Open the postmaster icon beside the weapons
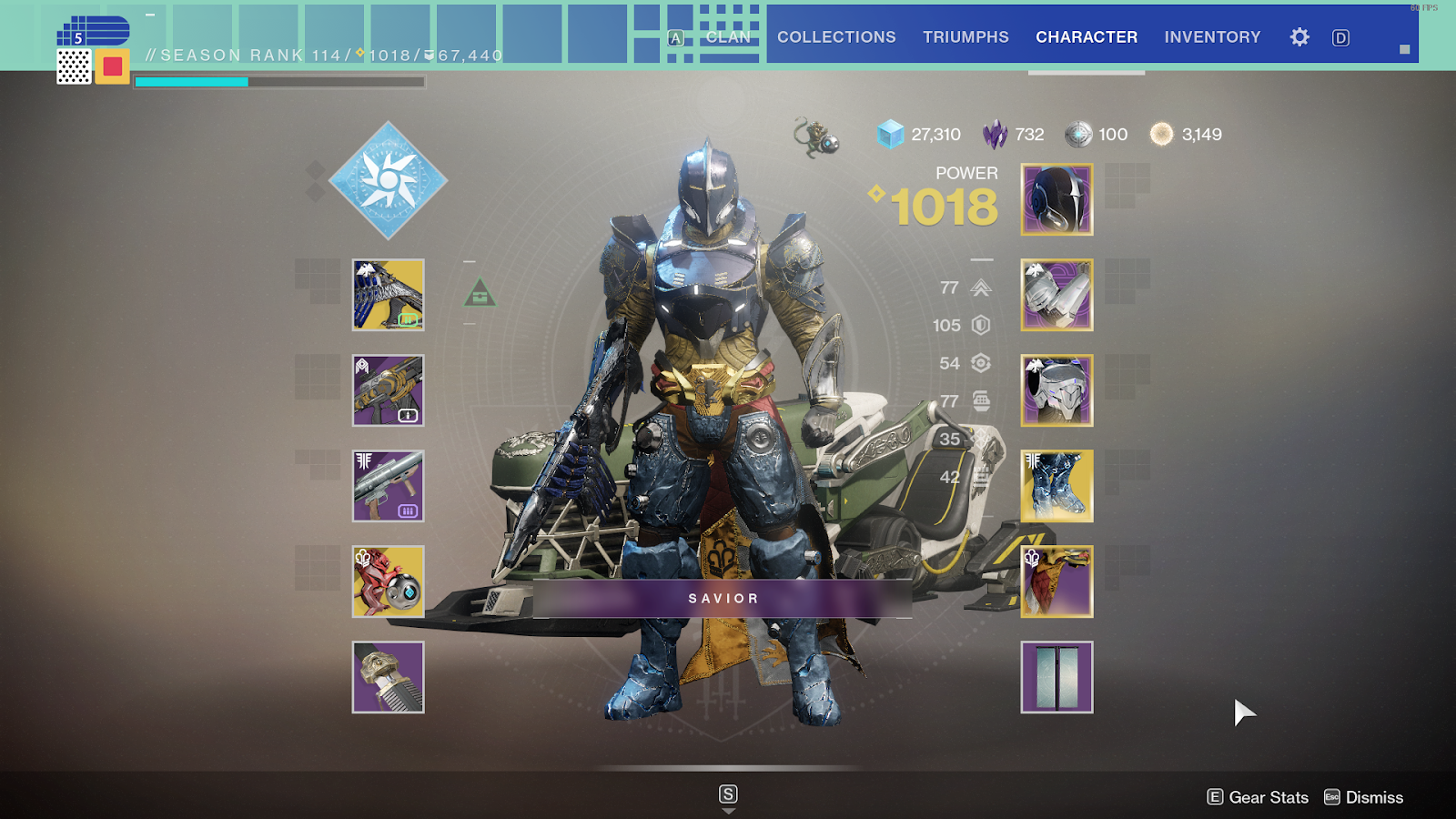This screenshot has width=1456, height=819. (x=480, y=294)
